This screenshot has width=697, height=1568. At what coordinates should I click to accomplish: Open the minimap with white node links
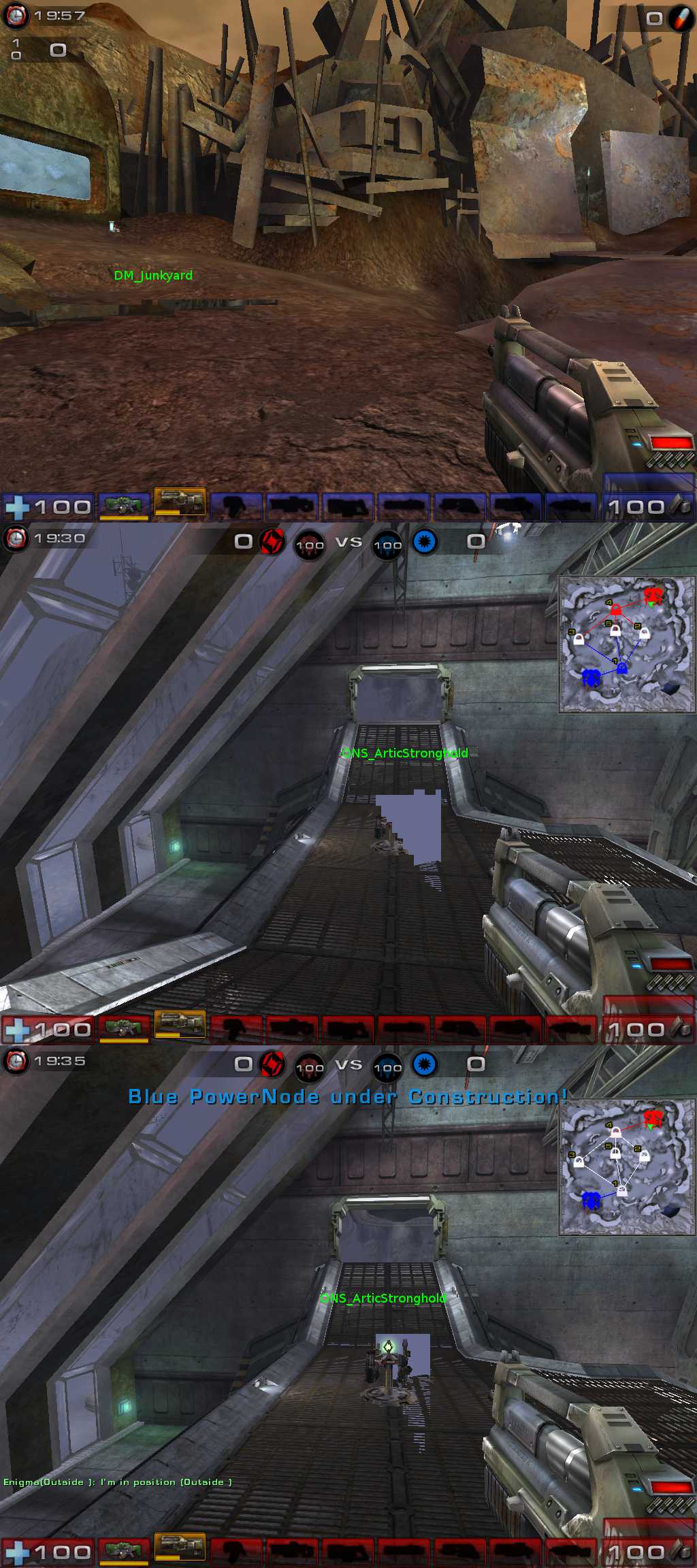626,1167
